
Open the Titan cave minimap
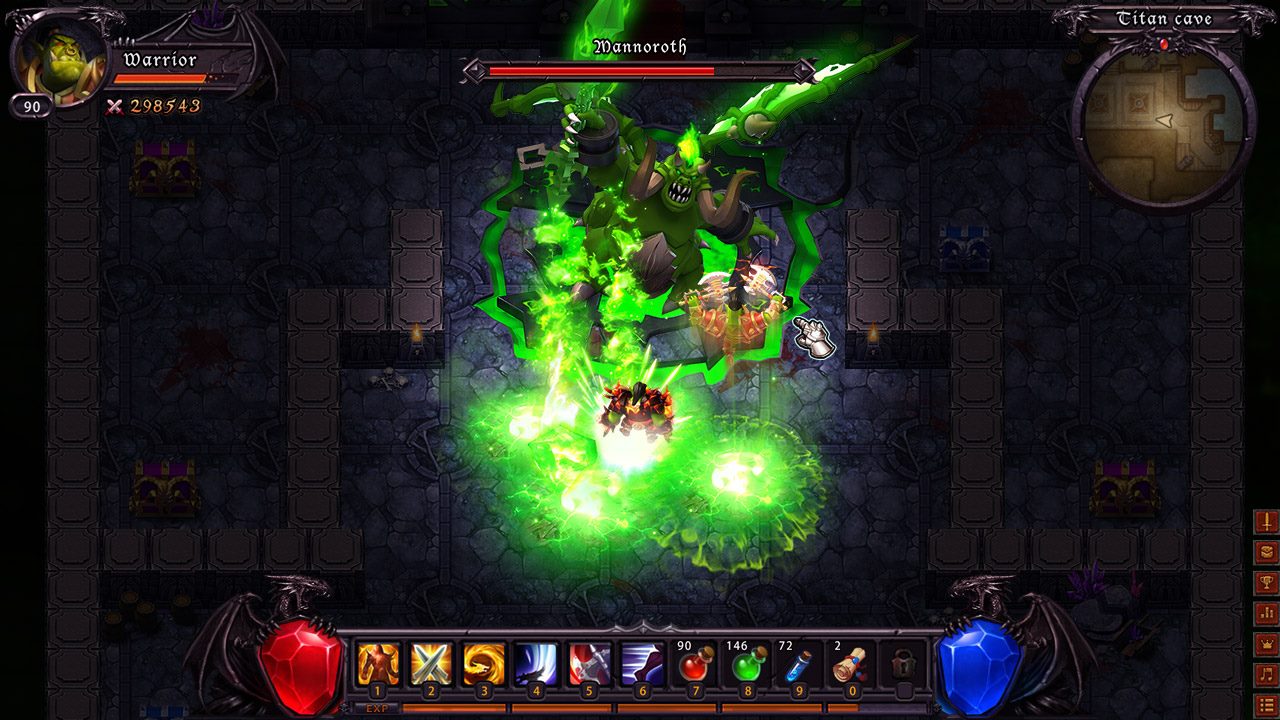1163,122
